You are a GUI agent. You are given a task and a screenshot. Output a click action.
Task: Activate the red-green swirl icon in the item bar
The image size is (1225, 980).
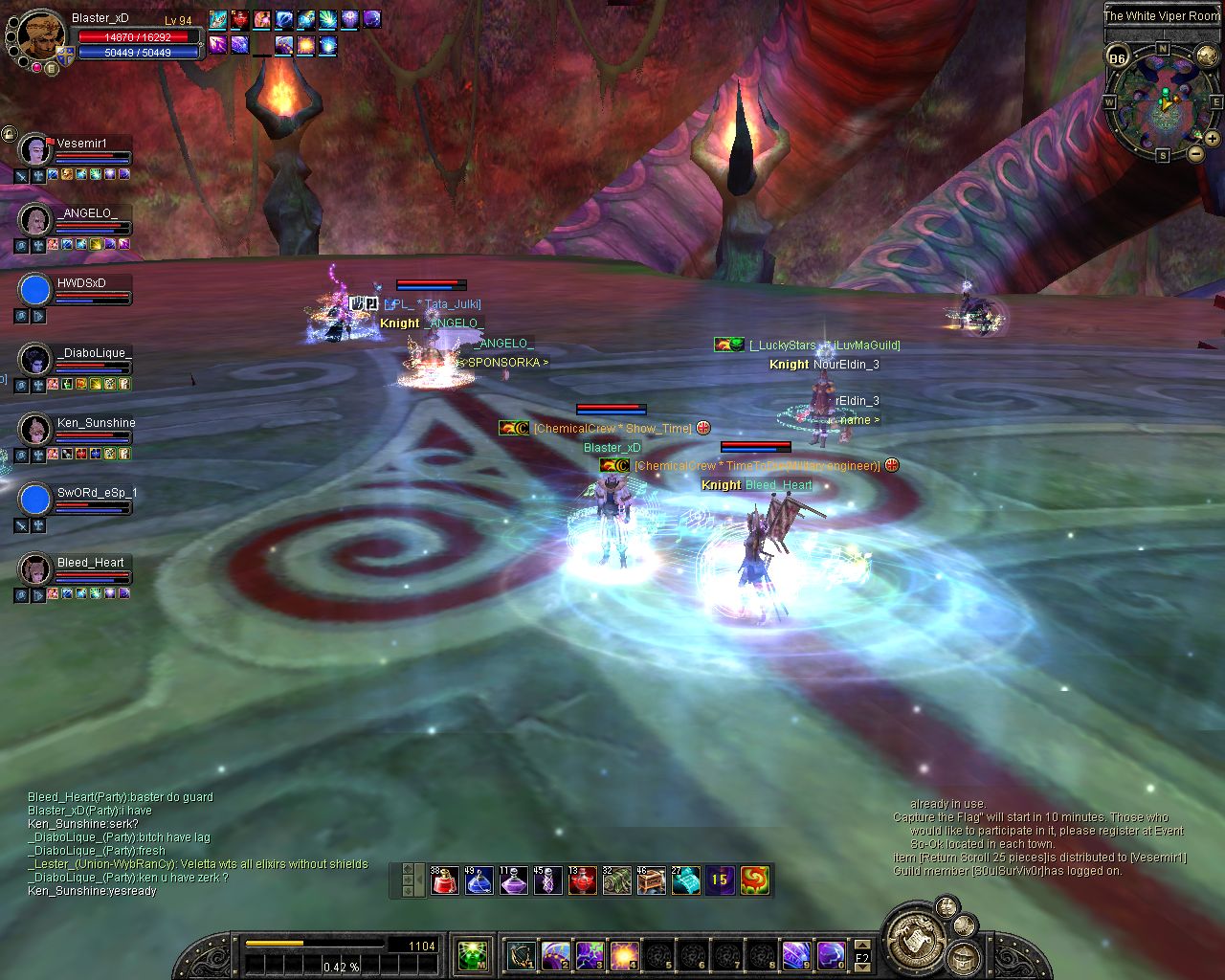point(754,880)
